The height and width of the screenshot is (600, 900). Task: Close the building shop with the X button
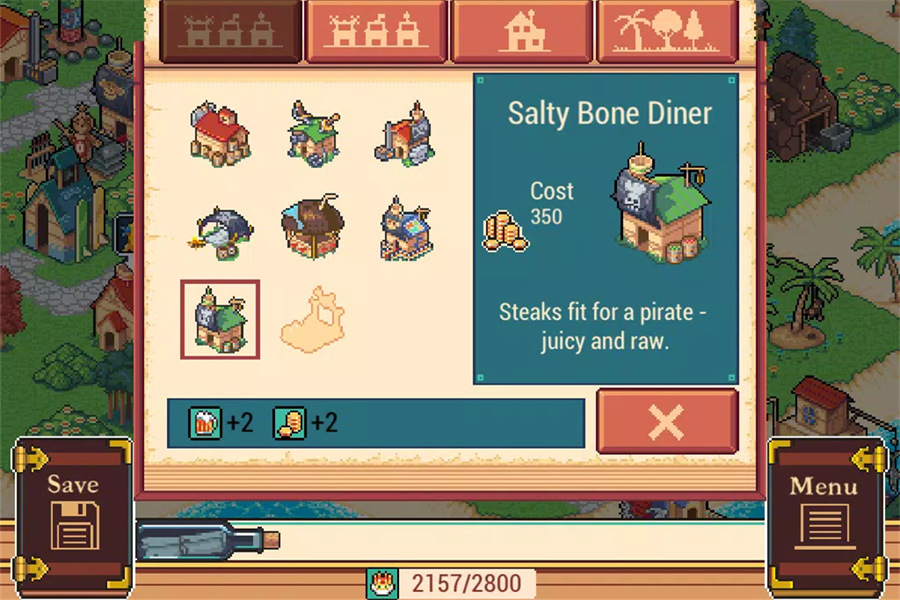pos(667,422)
